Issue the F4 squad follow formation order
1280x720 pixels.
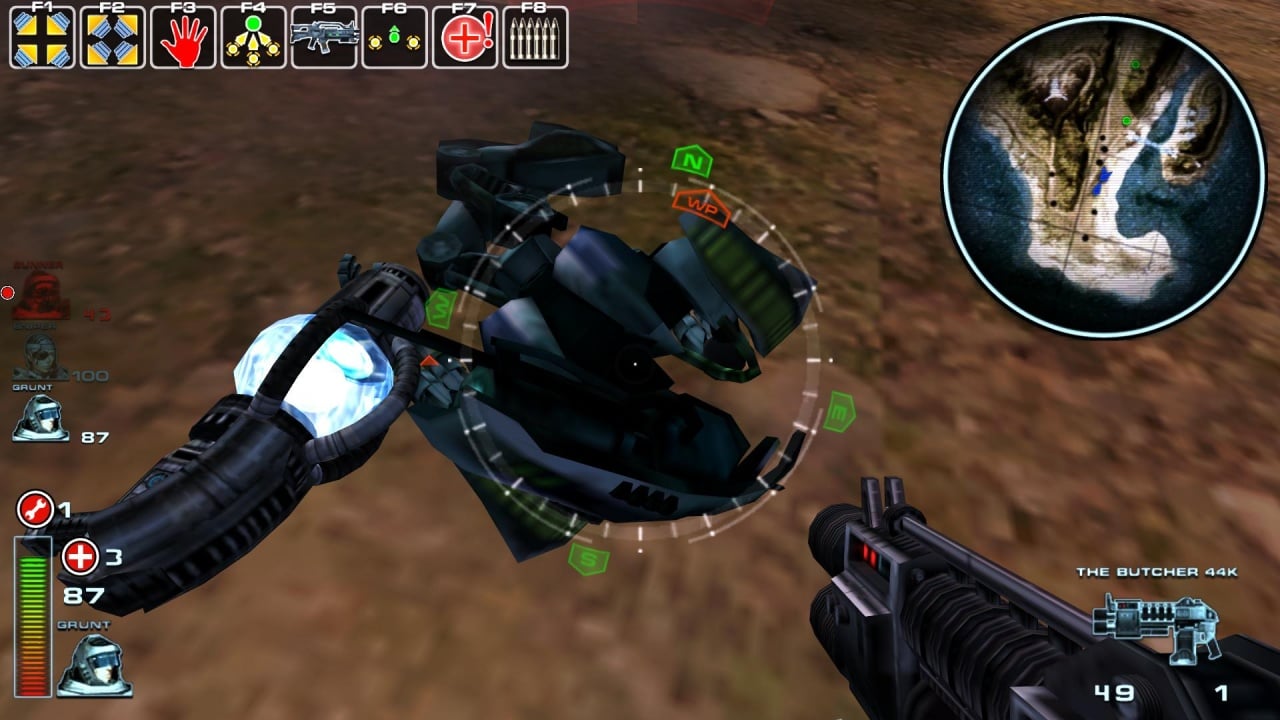pyautogui.click(x=253, y=38)
